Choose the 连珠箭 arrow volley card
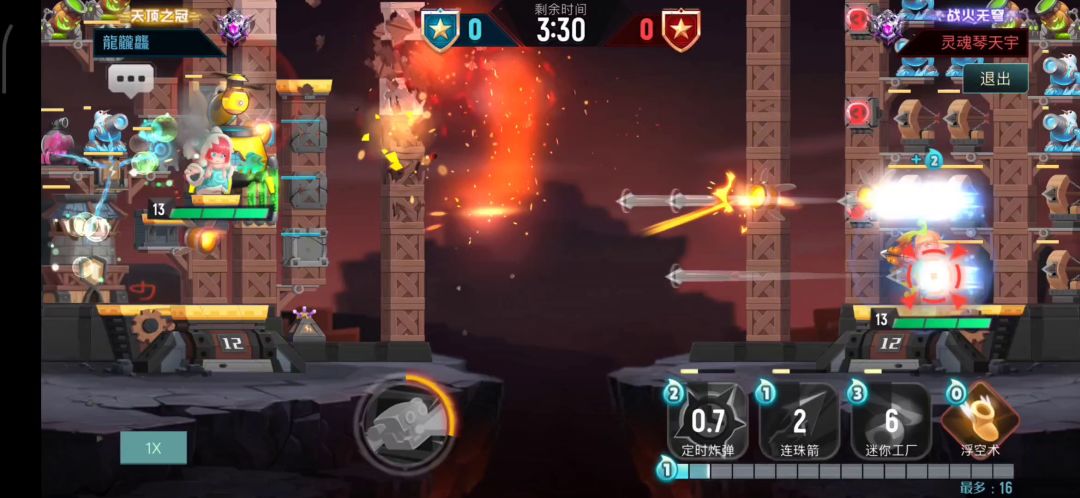This screenshot has width=1080, height=498. click(x=799, y=421)
